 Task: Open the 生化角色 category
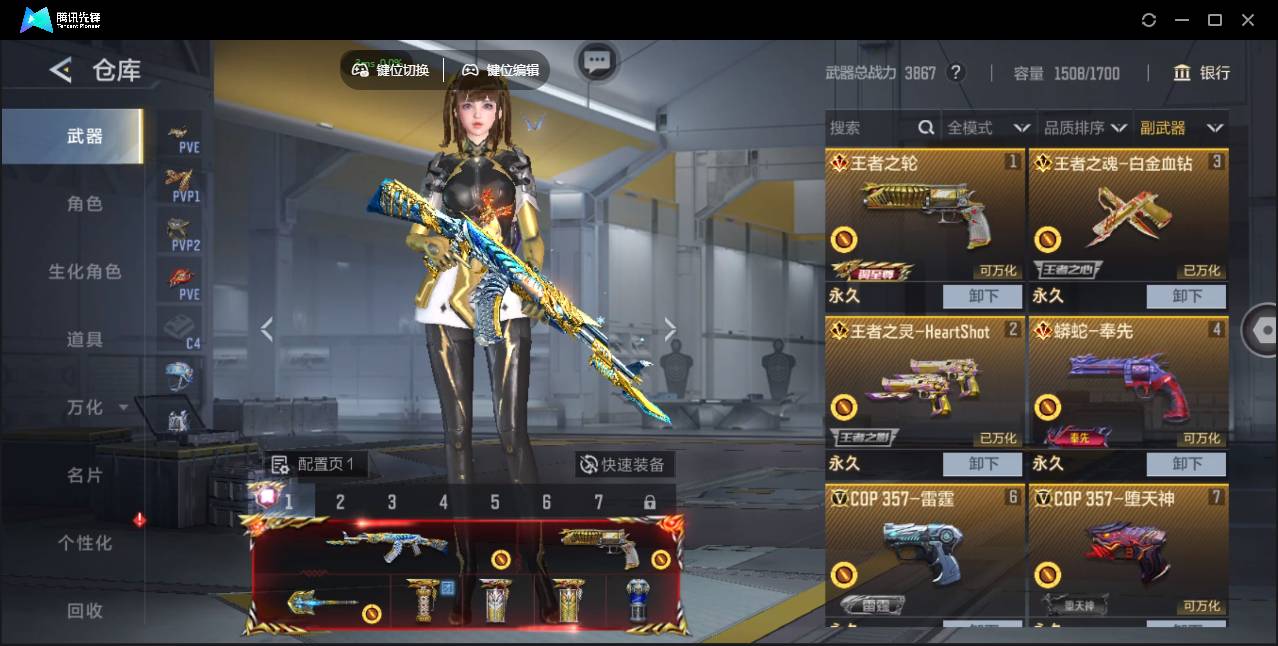[85, 272]
